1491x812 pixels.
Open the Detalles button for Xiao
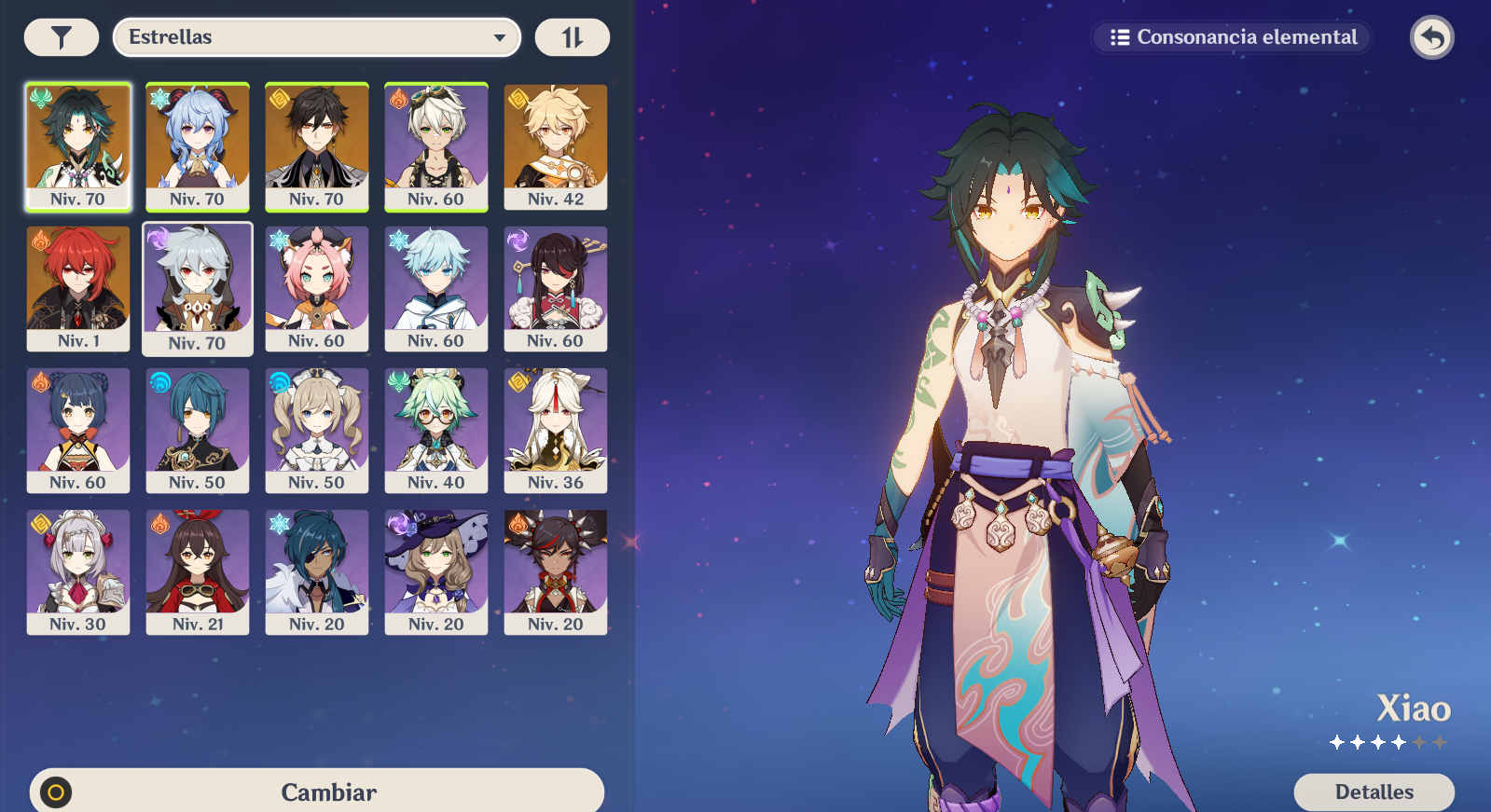tap(1374, 791)
